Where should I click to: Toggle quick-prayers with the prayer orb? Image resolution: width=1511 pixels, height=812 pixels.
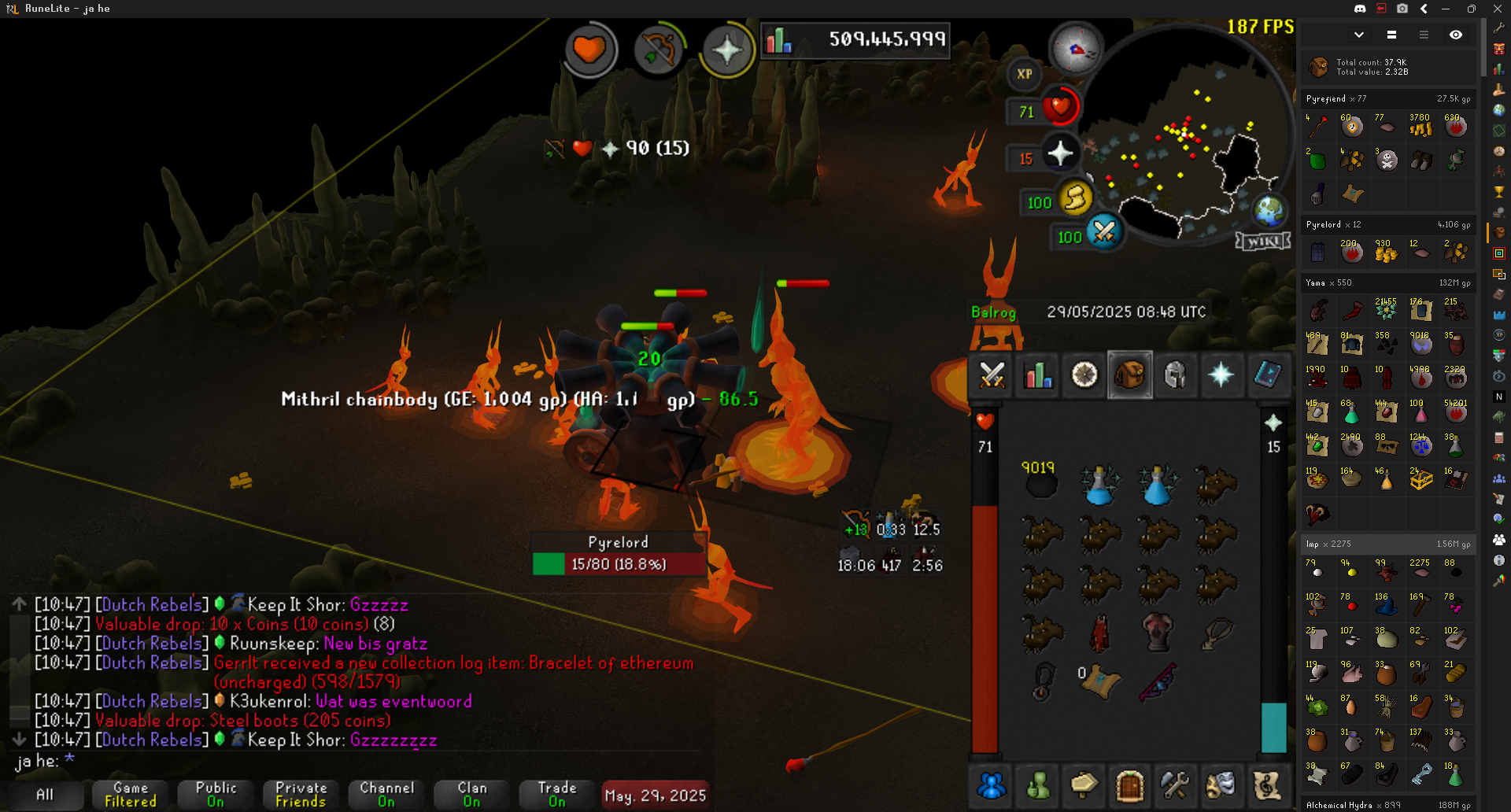(1059, 153)
